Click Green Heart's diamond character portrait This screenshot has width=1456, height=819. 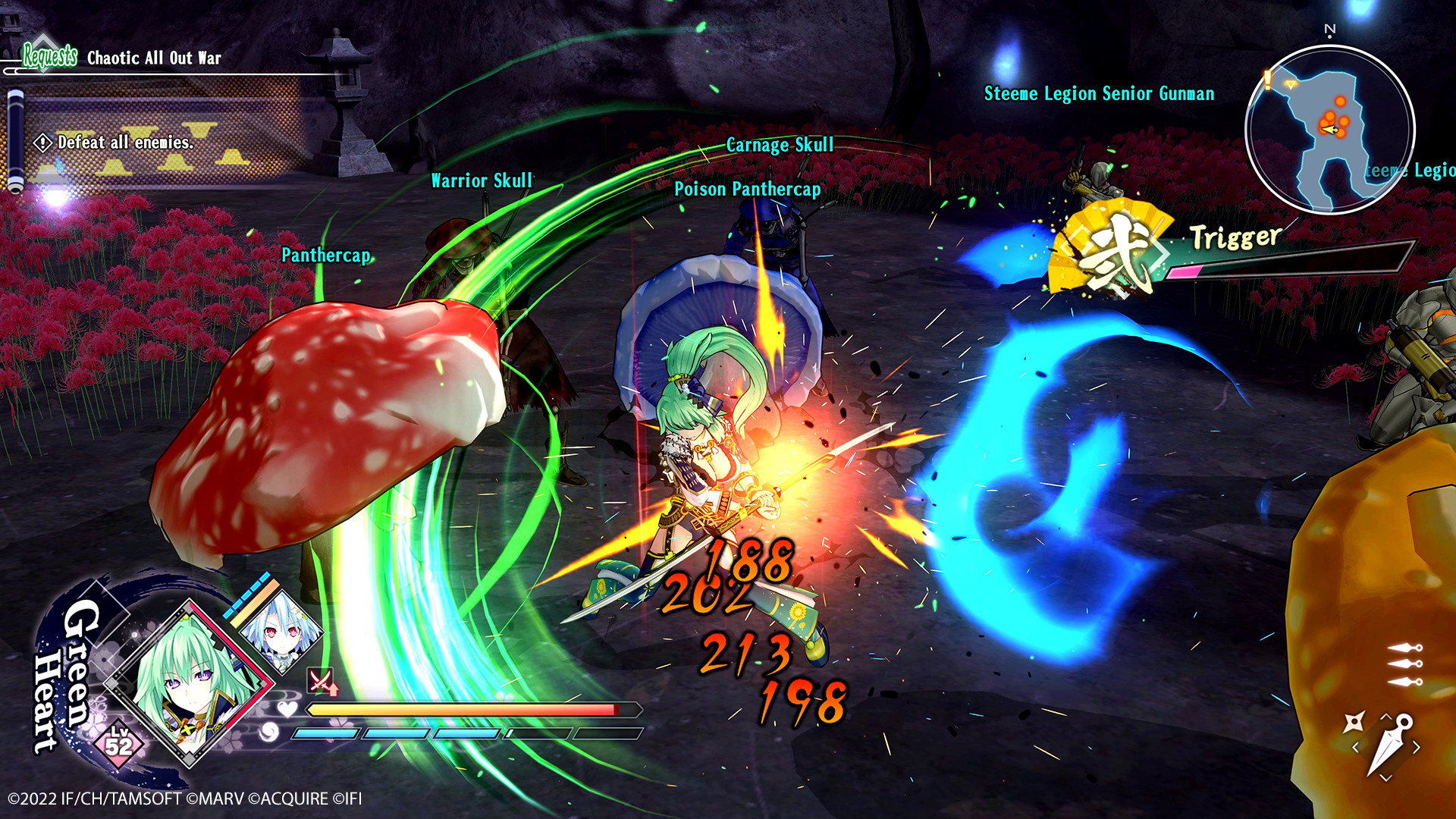click(x=190, y=678)
